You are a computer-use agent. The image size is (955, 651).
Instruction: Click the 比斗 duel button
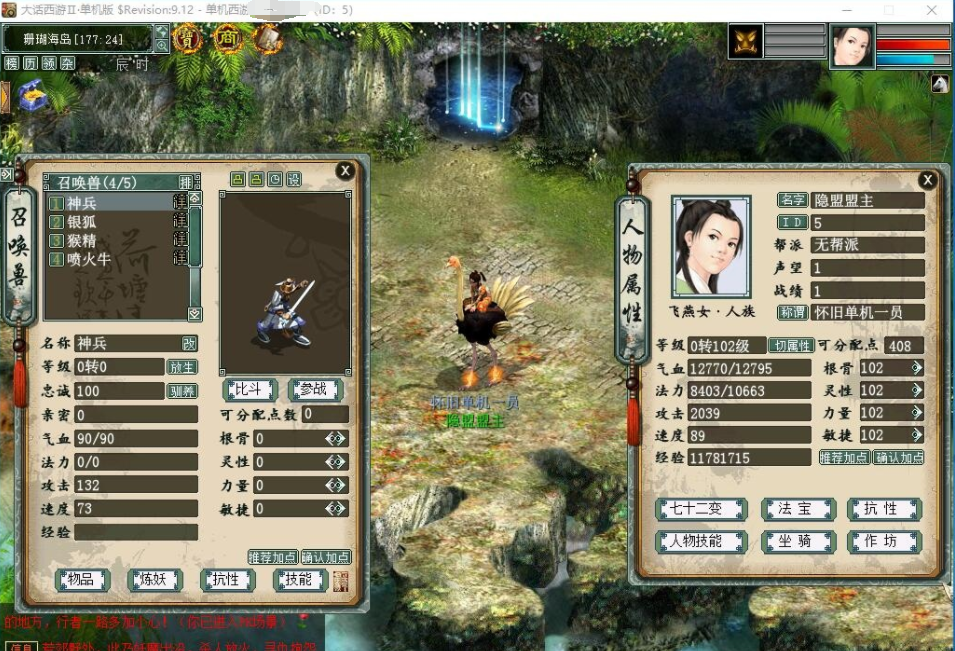248,389
